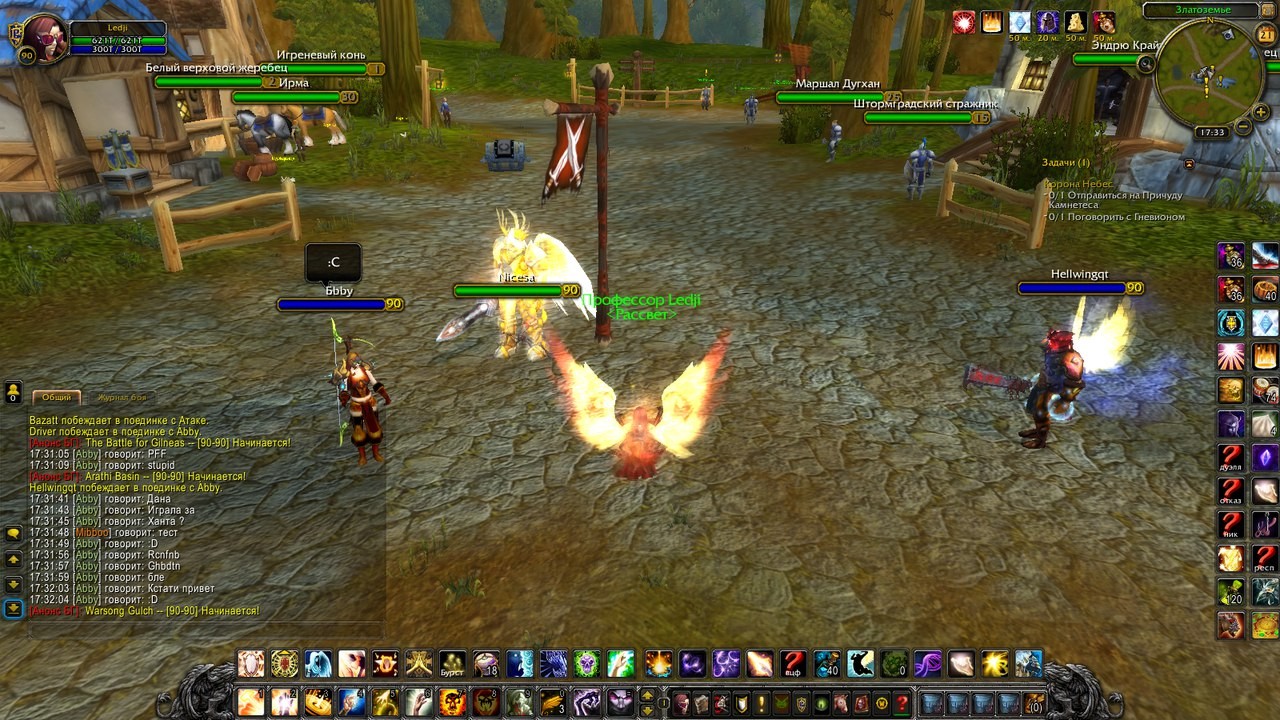1280x720 pixels.
Task: Click the Goldshire circular minimap
Action: tap(1208, 73)
